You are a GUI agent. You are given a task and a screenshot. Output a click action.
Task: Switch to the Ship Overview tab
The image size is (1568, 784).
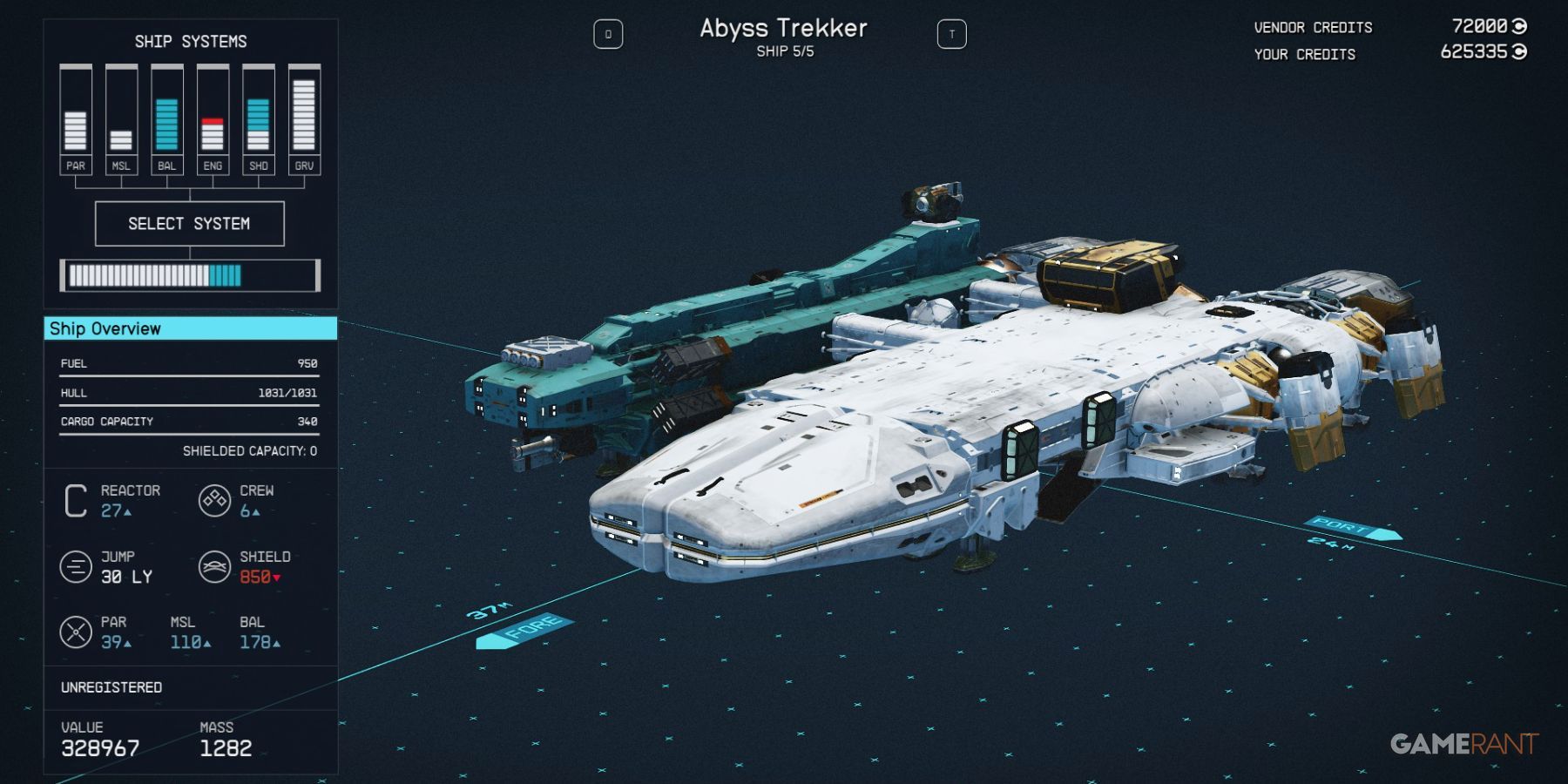tap(107, 329)
